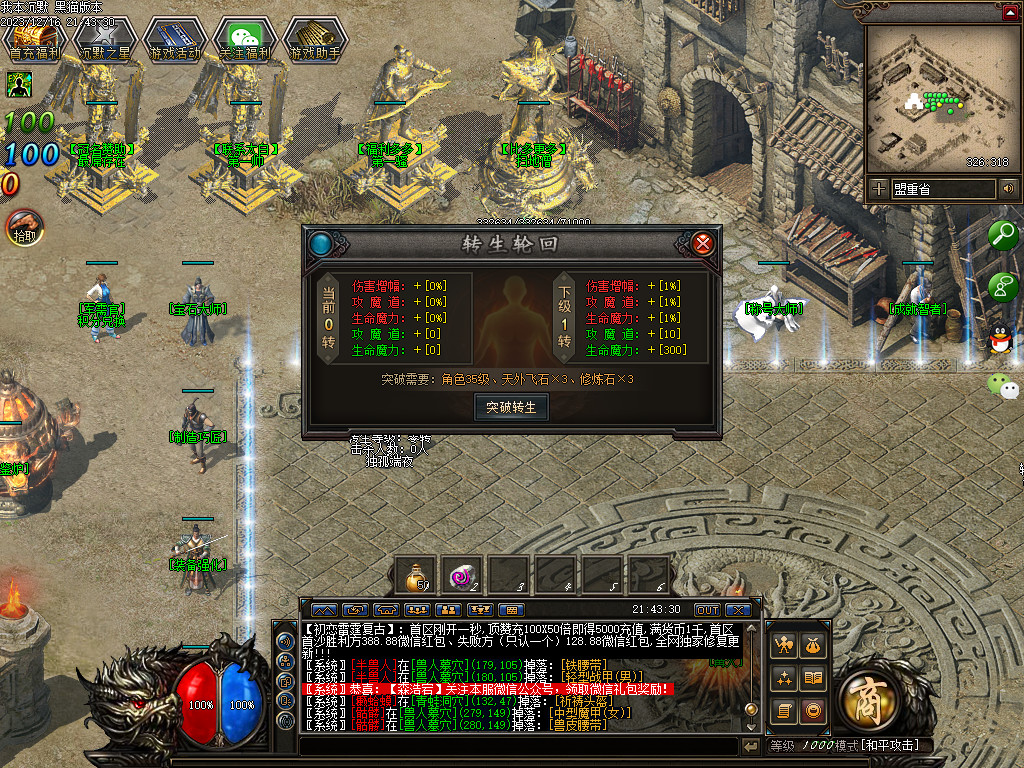
Task: Click the OUT button on chat bar
Action: coord(707,610)
